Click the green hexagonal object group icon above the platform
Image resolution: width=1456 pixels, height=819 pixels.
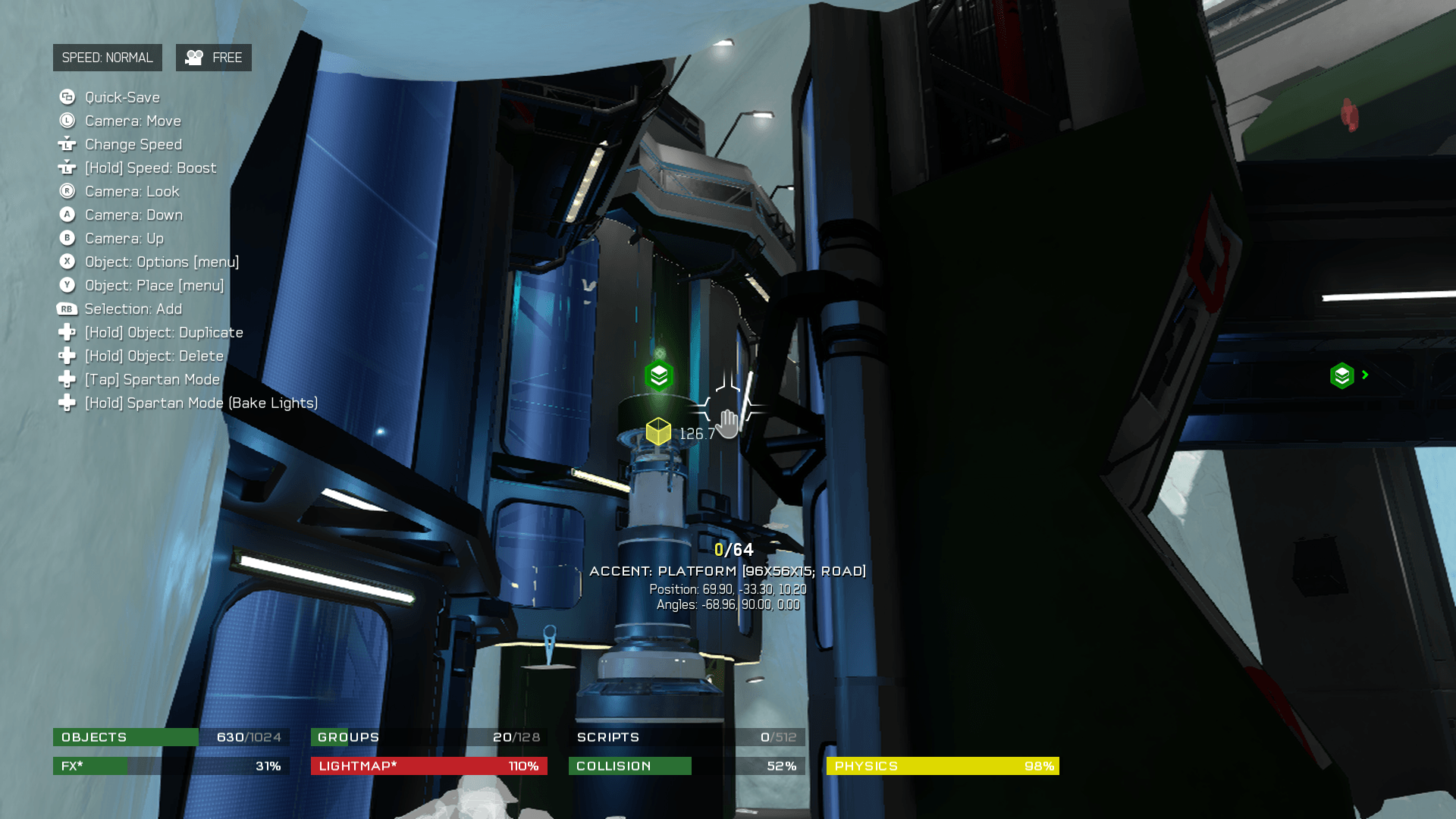pyautogui.click(x=657, y=374)
